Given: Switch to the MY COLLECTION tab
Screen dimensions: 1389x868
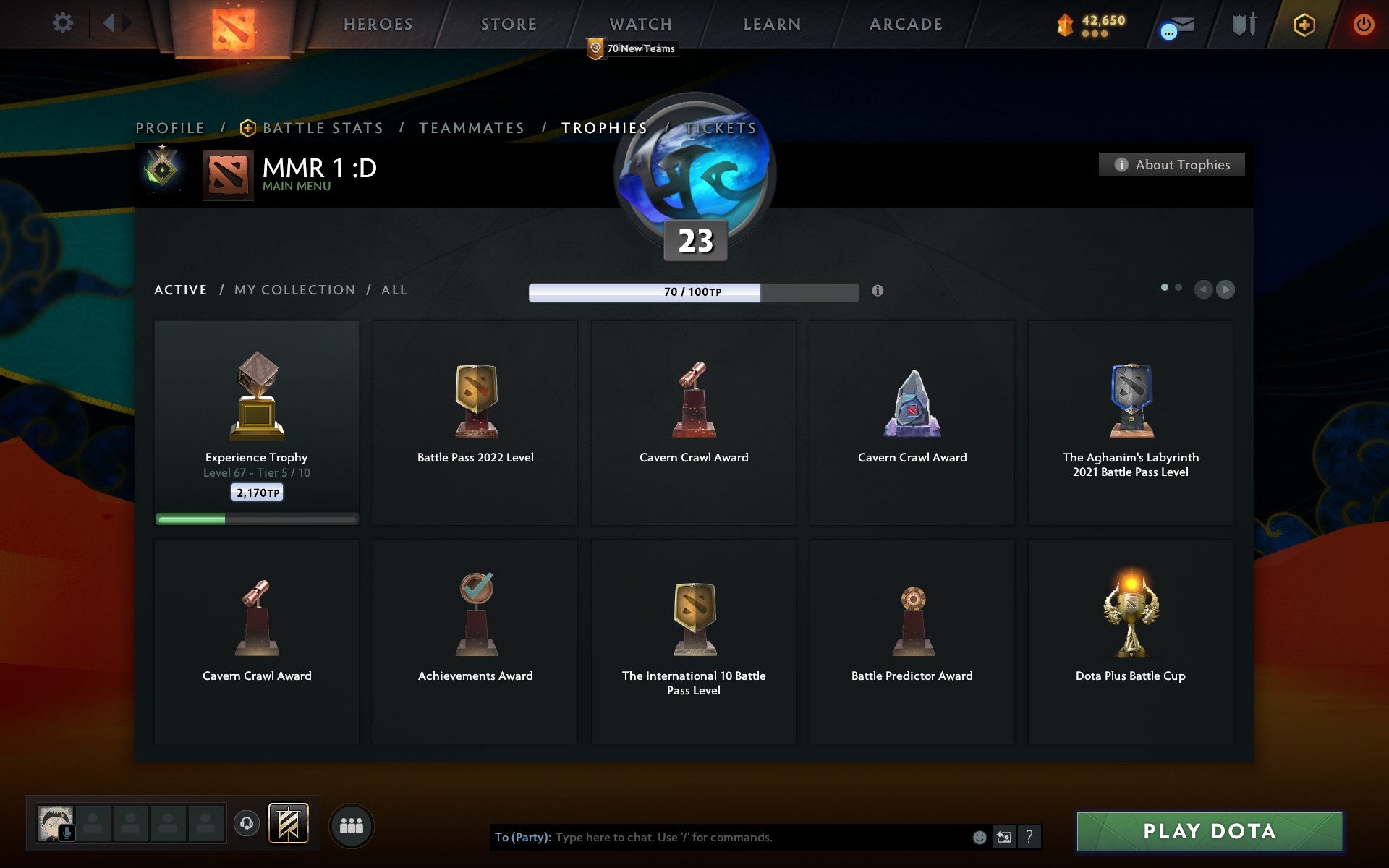Looking at the screenshot, I should (294, 289).
